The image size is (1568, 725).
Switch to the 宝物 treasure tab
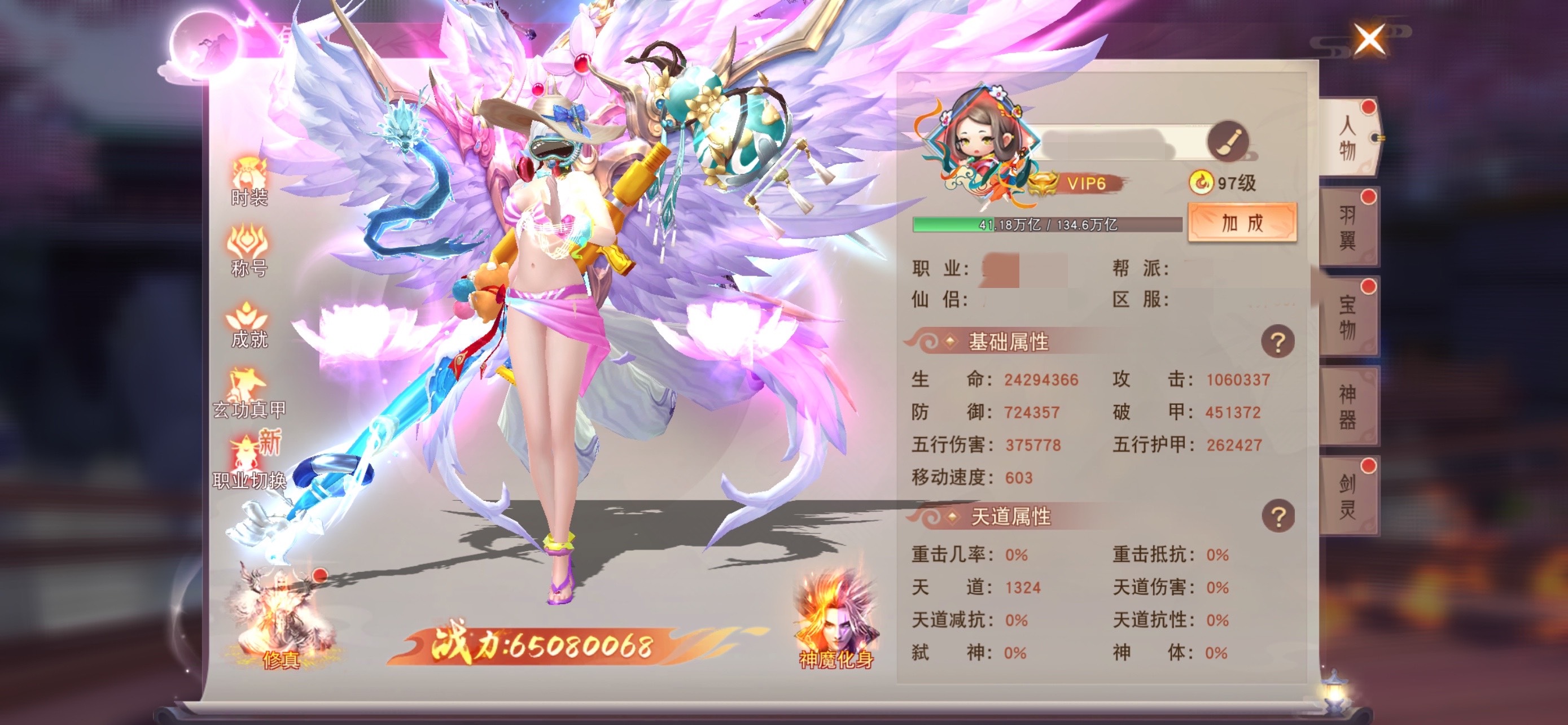(x=1348, y=317)
